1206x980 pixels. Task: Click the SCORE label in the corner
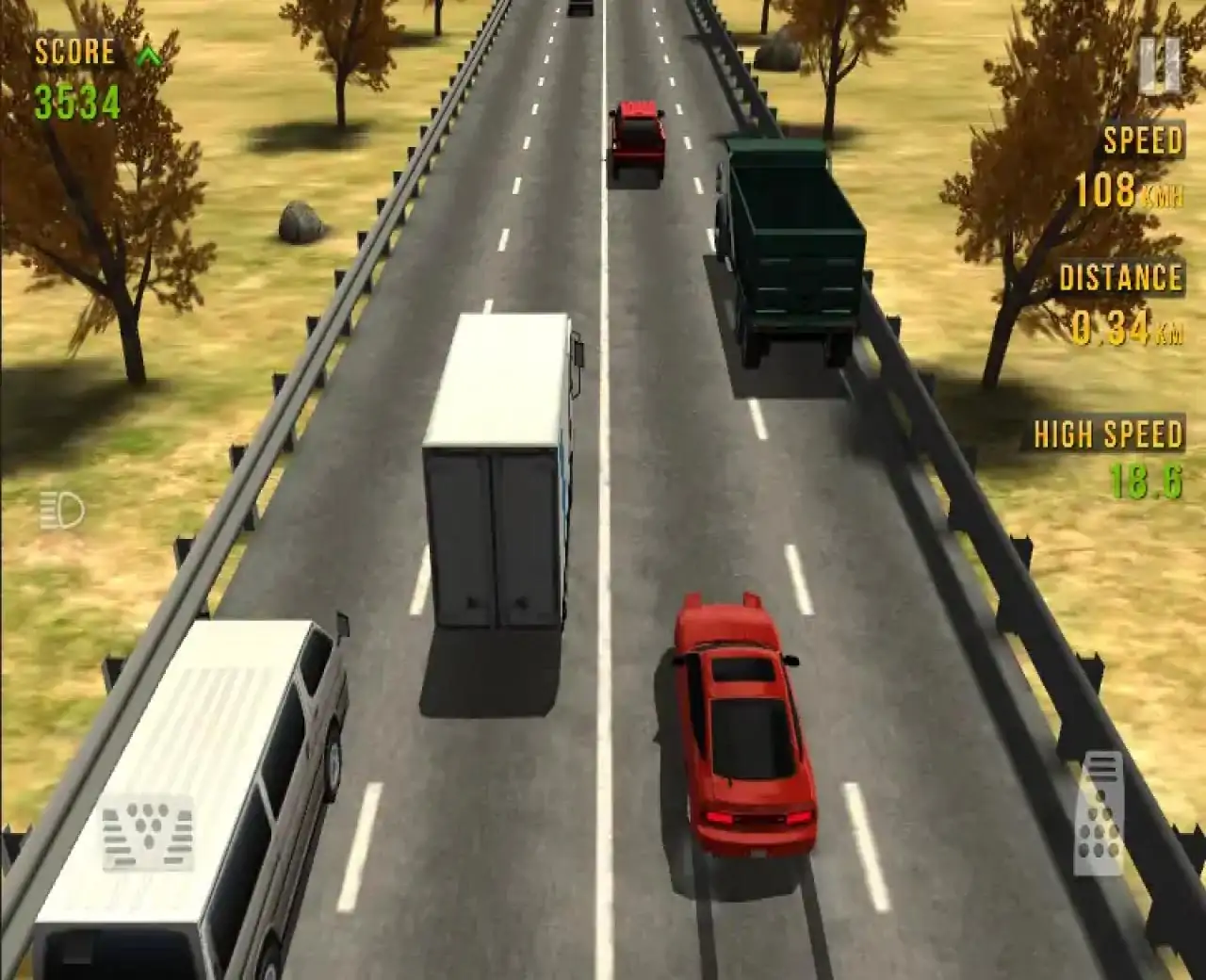click(x=73, y=52)
